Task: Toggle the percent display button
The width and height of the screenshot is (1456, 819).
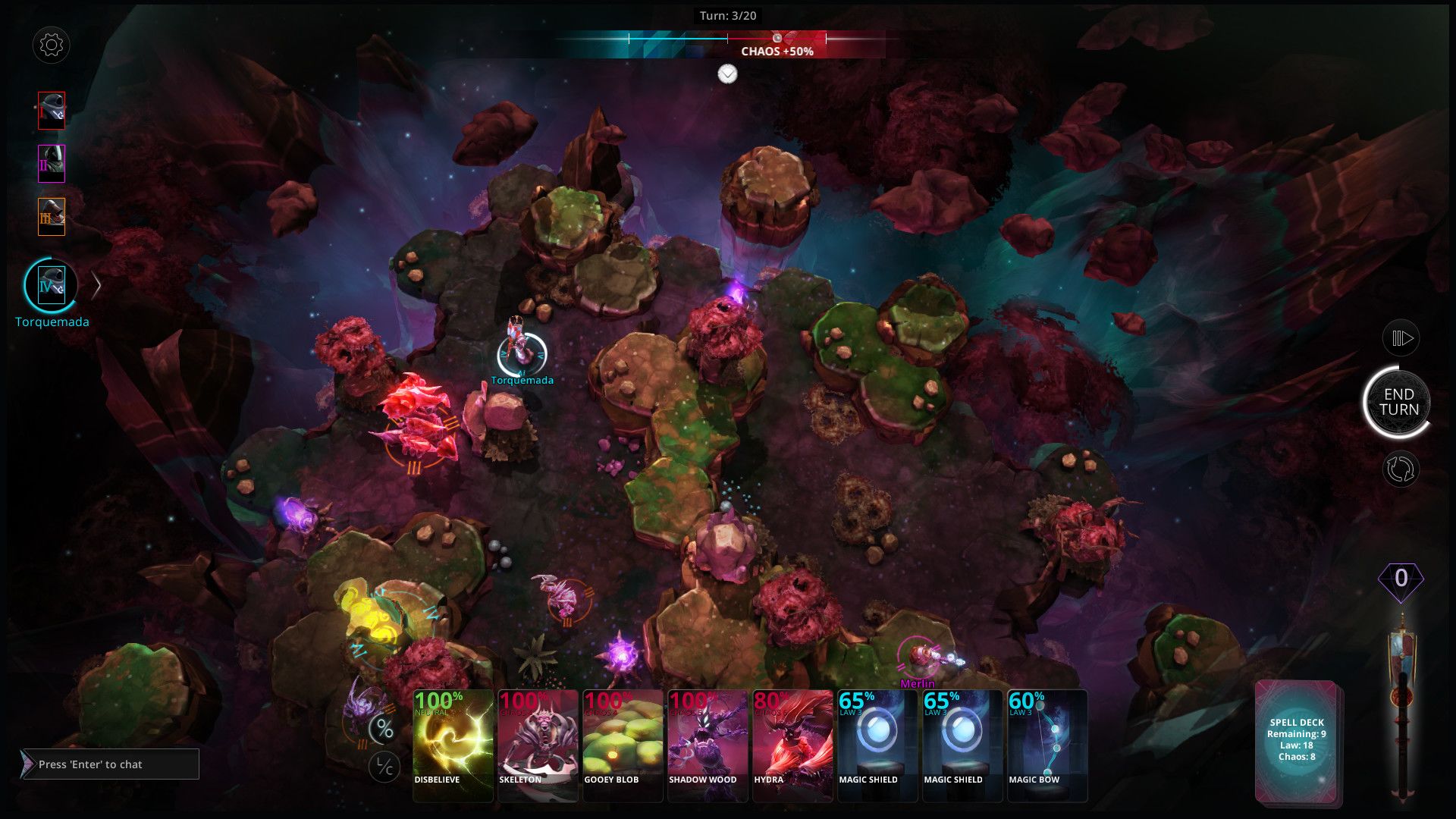Action: (384, 730)
